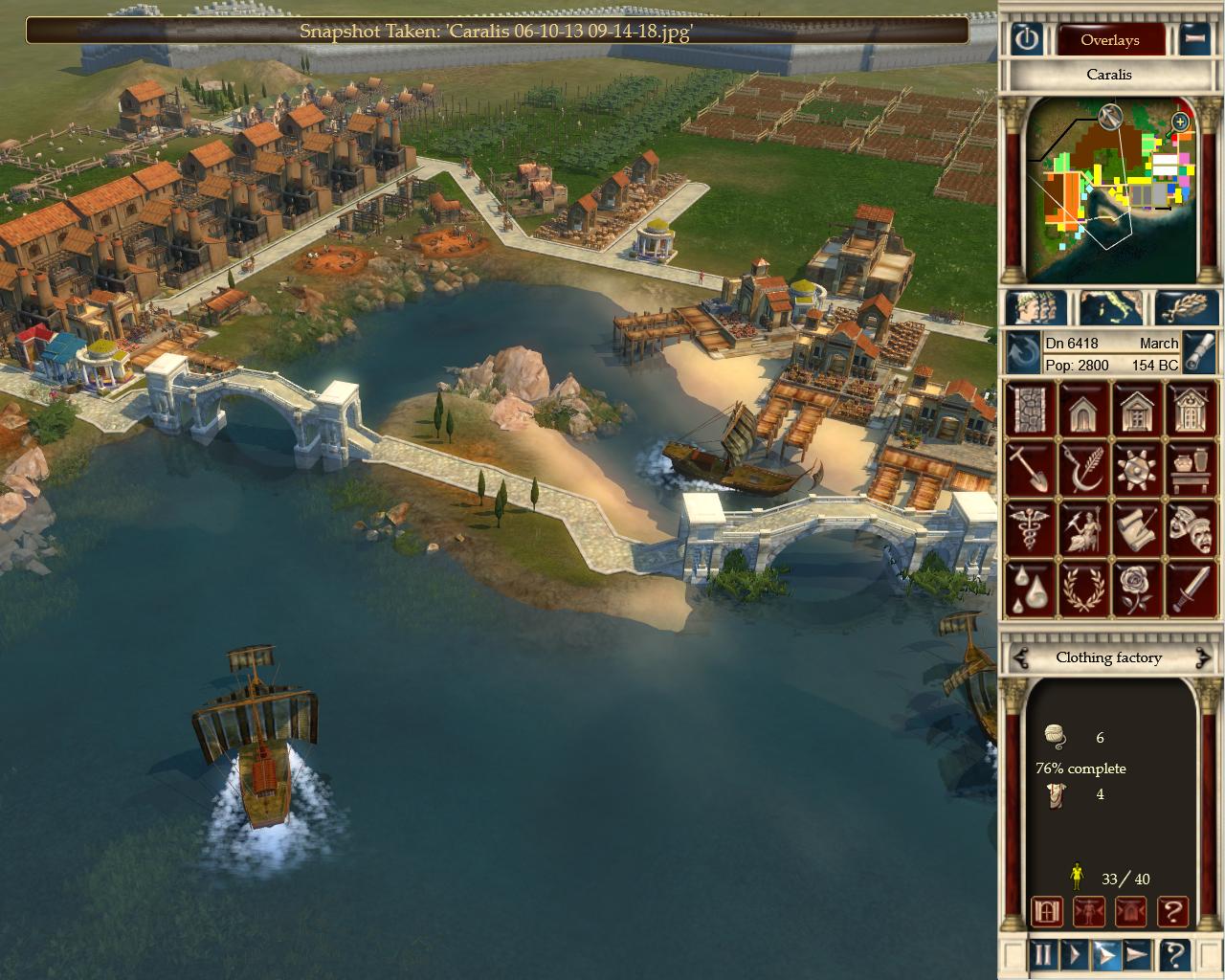Image resolution: width=1225 pixels, height=980 pixels.
Task: Zoom with the minimap magnifier button
Action: 1180,122
